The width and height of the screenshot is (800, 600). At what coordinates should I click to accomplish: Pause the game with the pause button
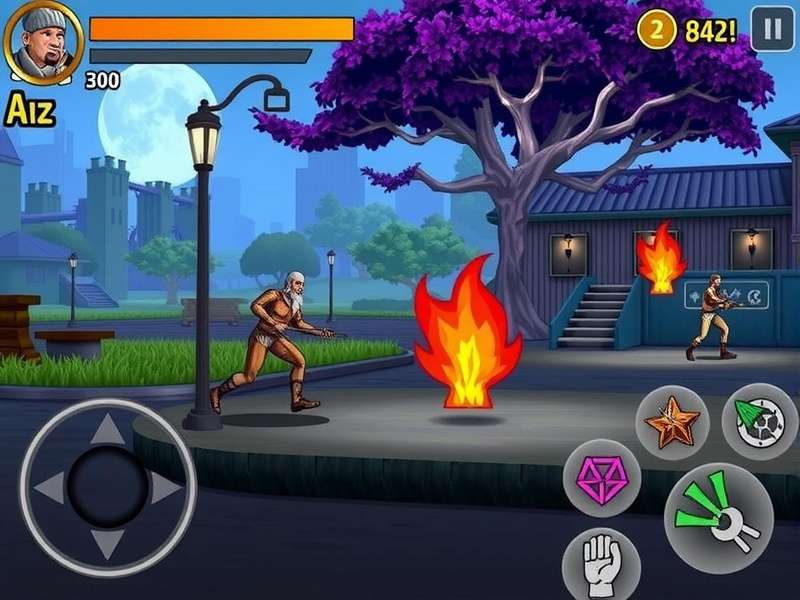click(771, 29)
